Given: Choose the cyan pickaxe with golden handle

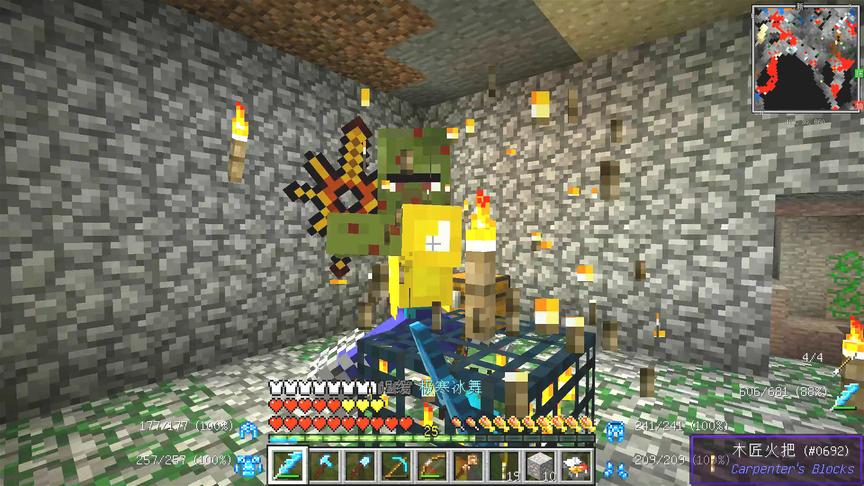Looking at the screenshot, I should [396, 465].
